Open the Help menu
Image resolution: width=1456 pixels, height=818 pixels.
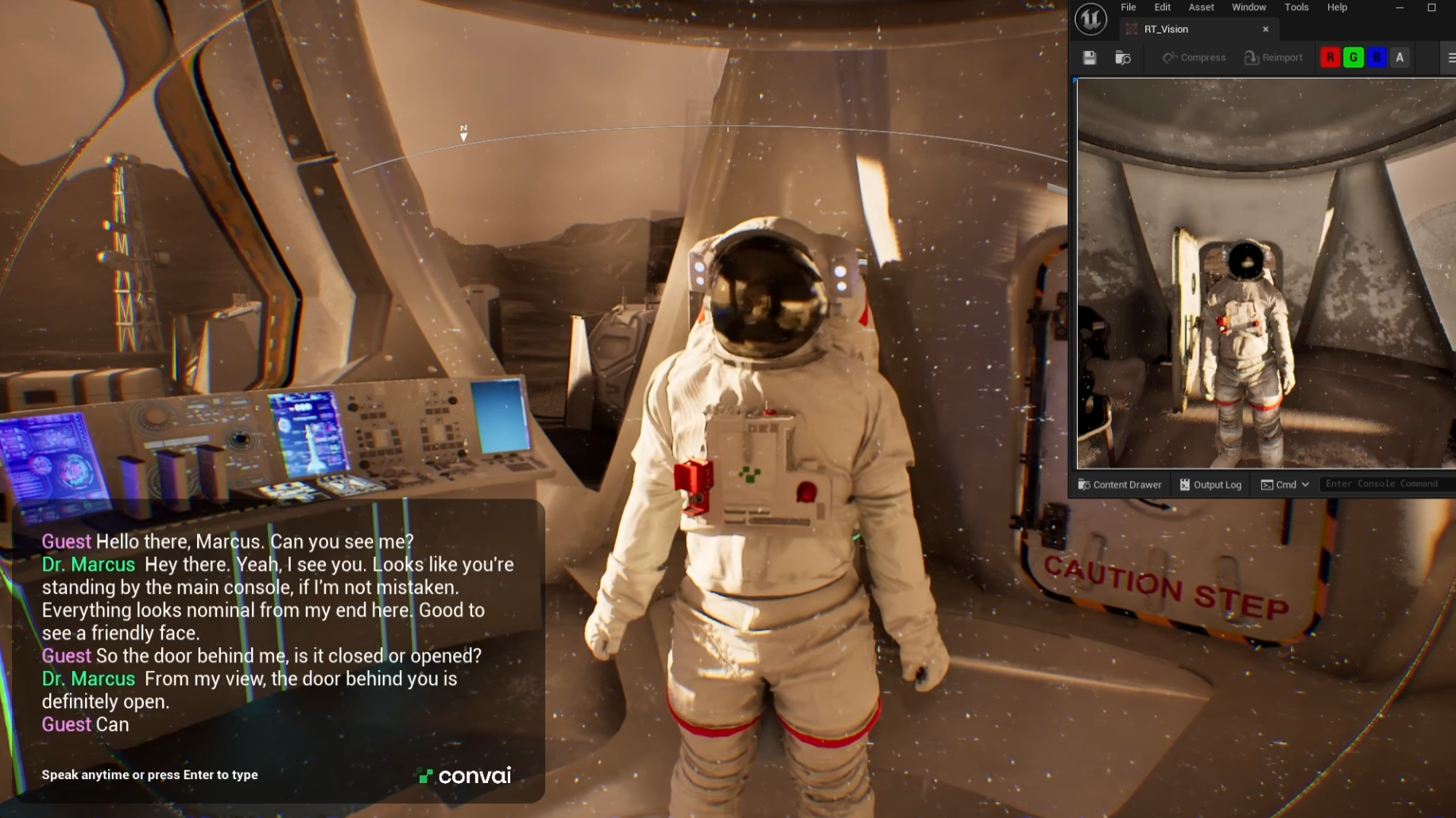[1337, 7]
